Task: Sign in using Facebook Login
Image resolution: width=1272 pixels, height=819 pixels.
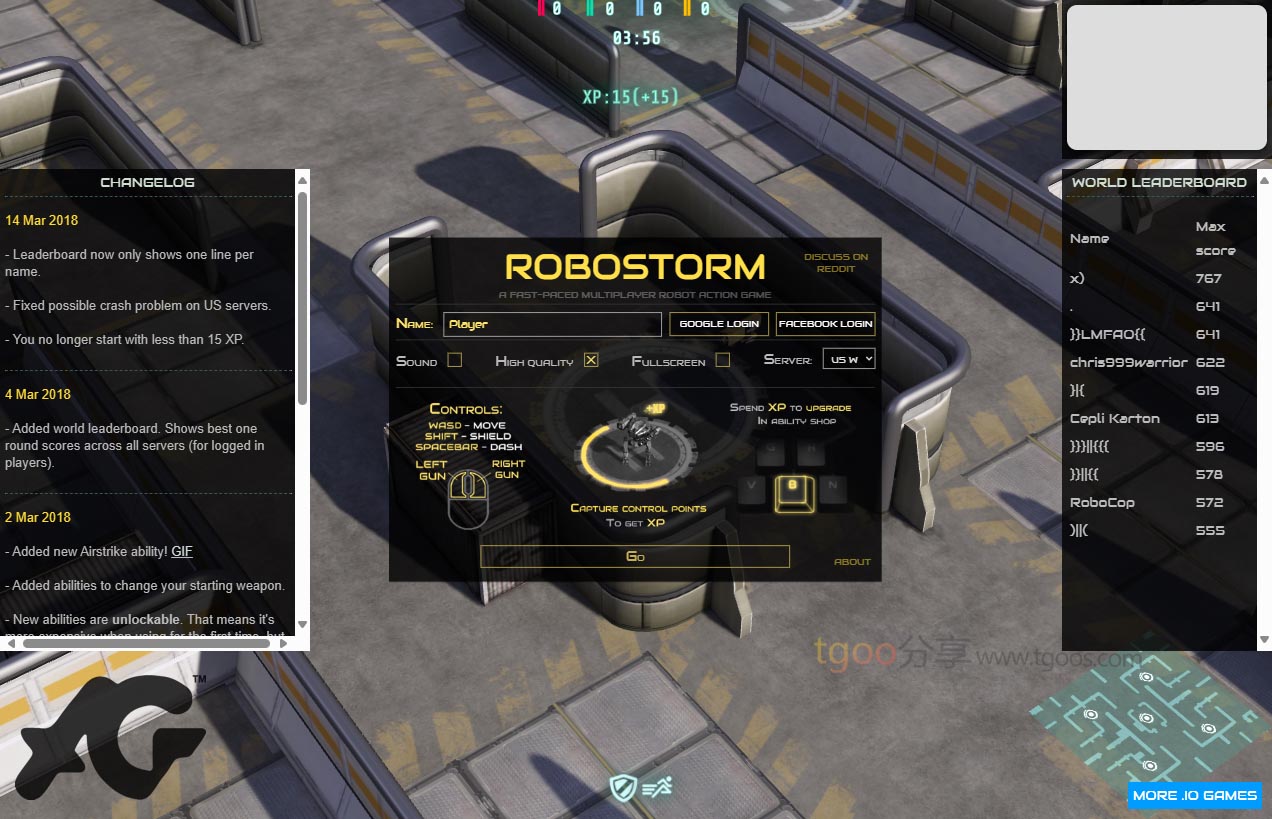Action: point(825,324)
